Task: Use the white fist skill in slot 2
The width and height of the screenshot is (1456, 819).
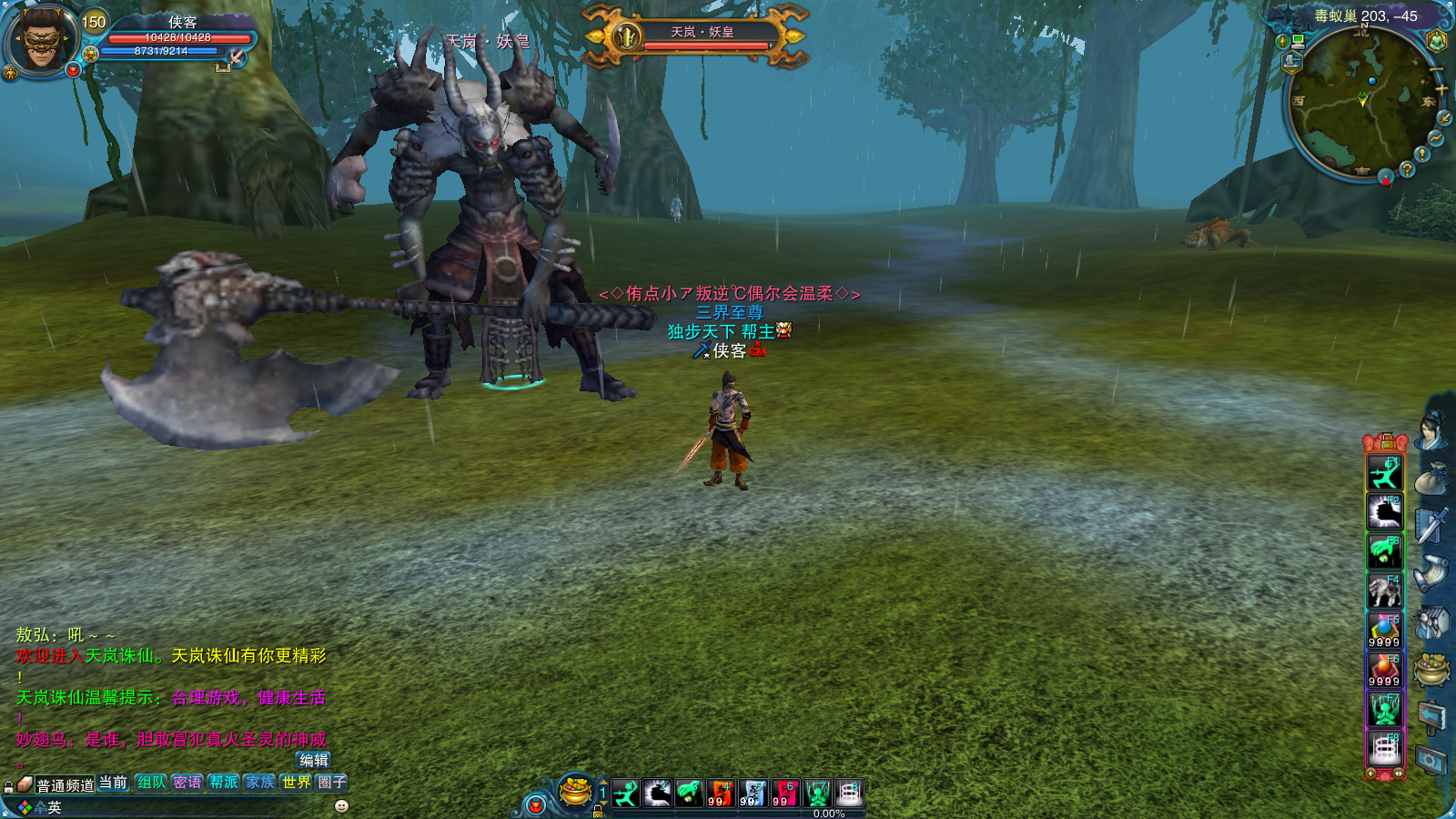Action: [x=657, y=794]
